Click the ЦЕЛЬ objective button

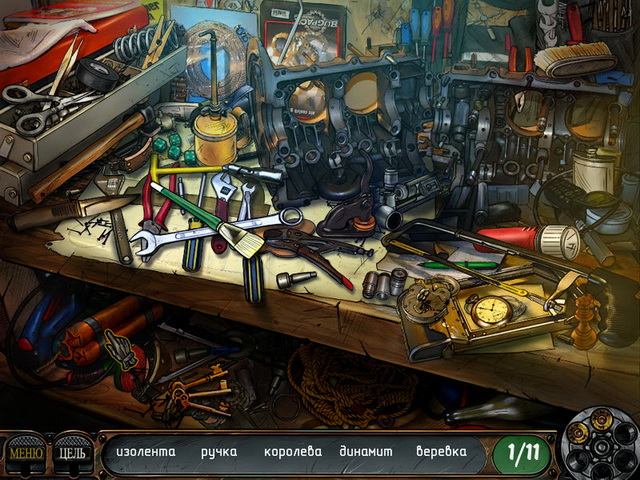[x=72, y=453]
